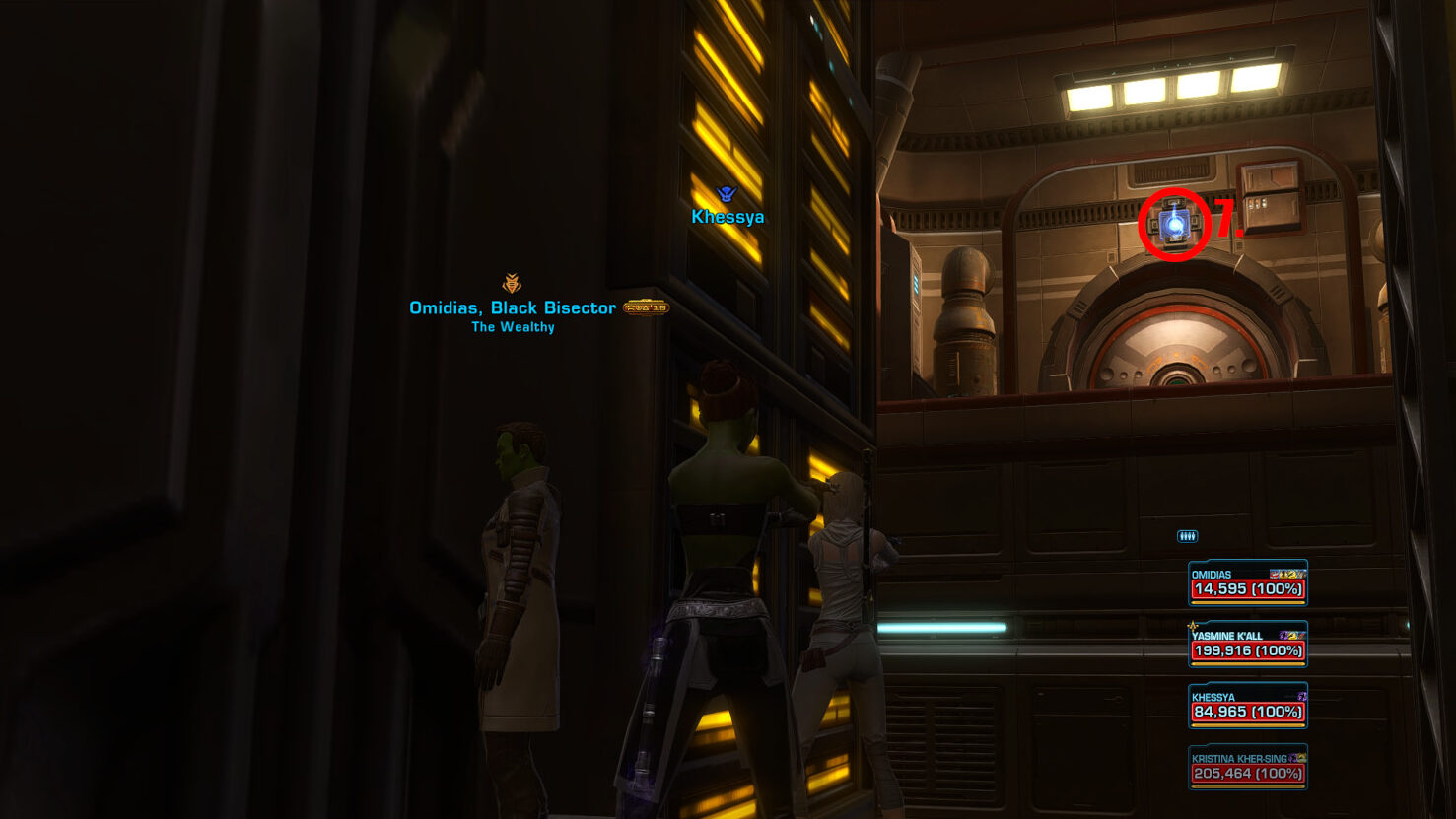Click Khessya's floating nameplate

point(728,217)
